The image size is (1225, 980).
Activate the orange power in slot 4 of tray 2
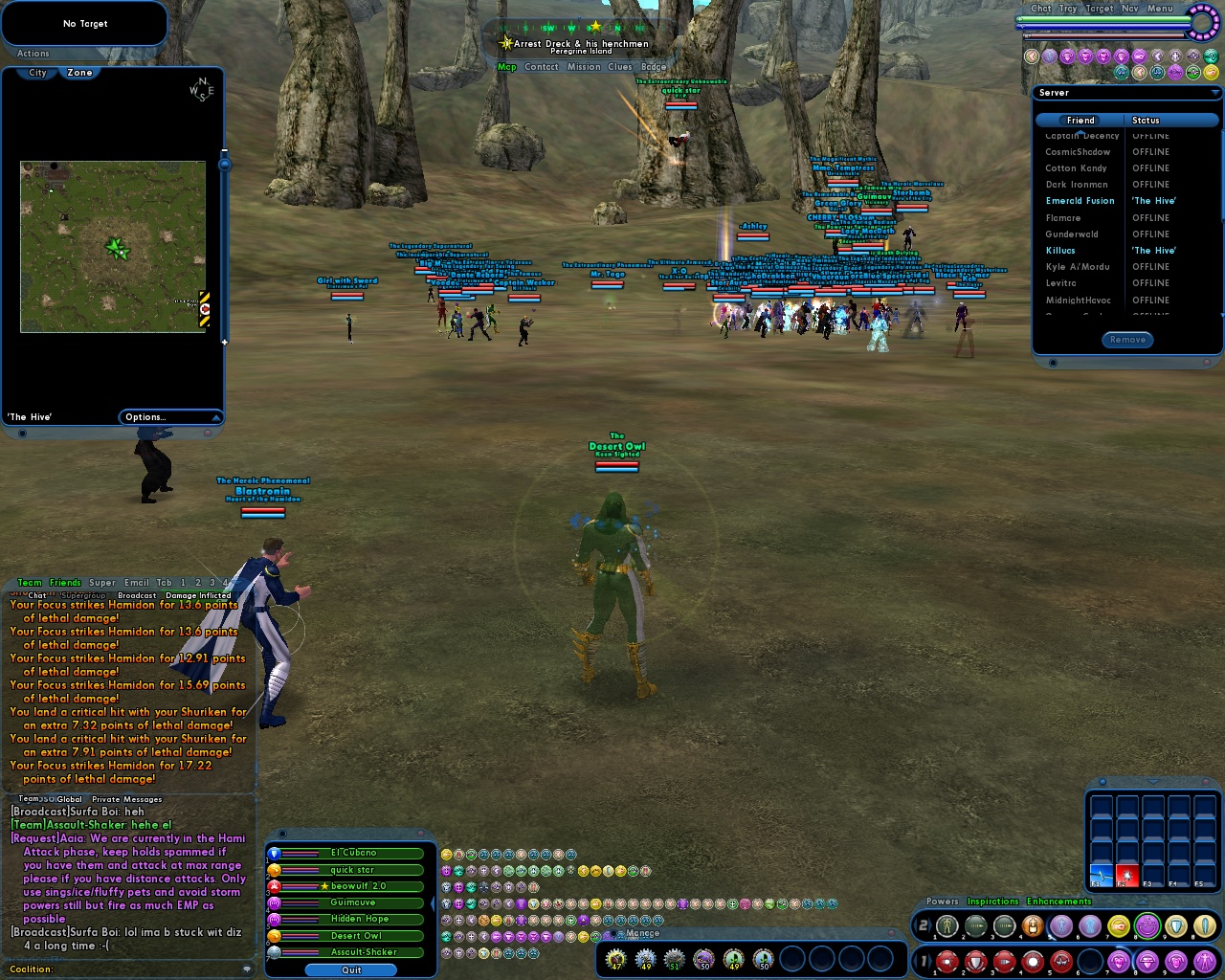tap(1034, 925)
